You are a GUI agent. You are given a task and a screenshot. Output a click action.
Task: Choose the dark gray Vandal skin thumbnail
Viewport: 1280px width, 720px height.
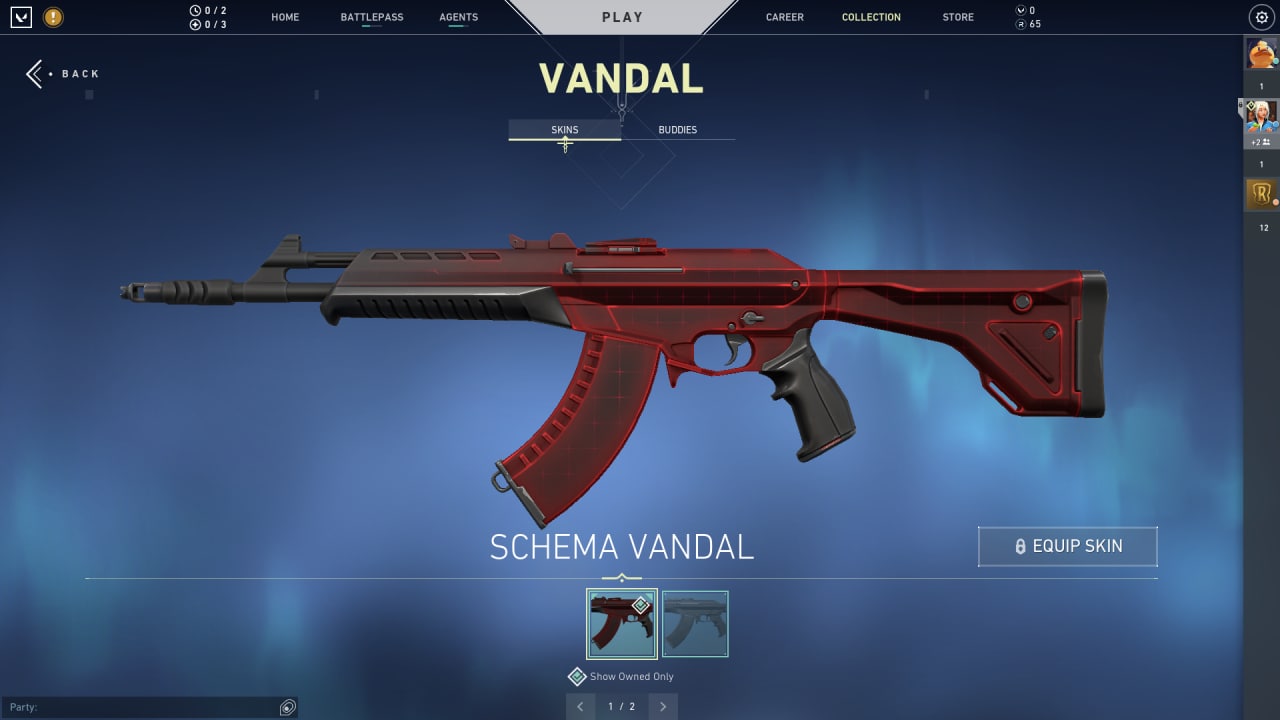tap(695, 624)
